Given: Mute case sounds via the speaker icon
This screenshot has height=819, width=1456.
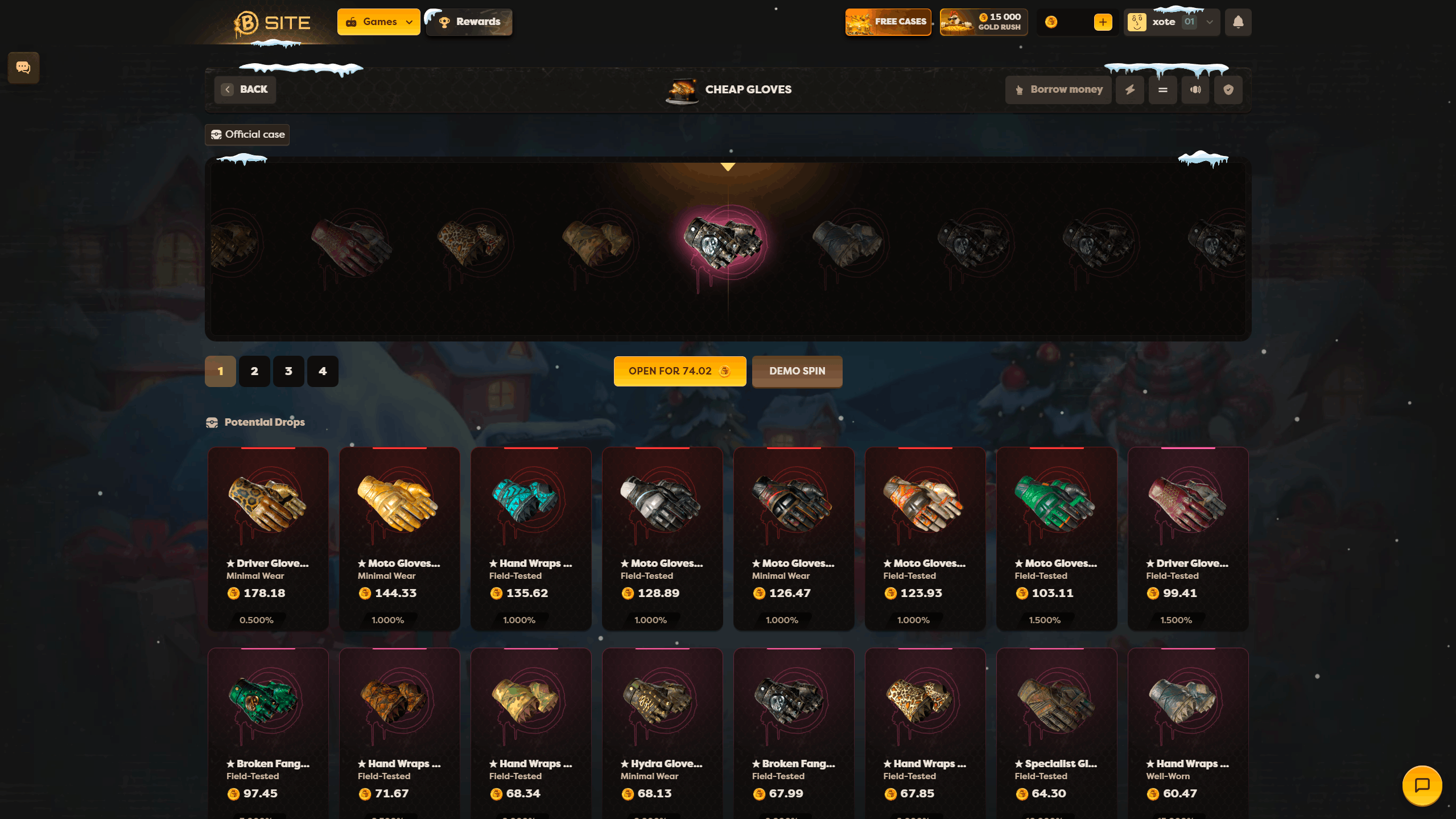Looking at the screenshot, I should click(1195, 89).
